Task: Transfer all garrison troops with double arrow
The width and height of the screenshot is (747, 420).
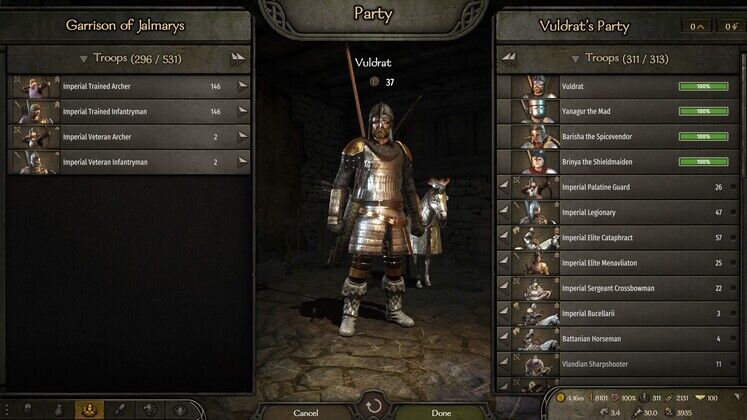Action: (x=237, y=59)
